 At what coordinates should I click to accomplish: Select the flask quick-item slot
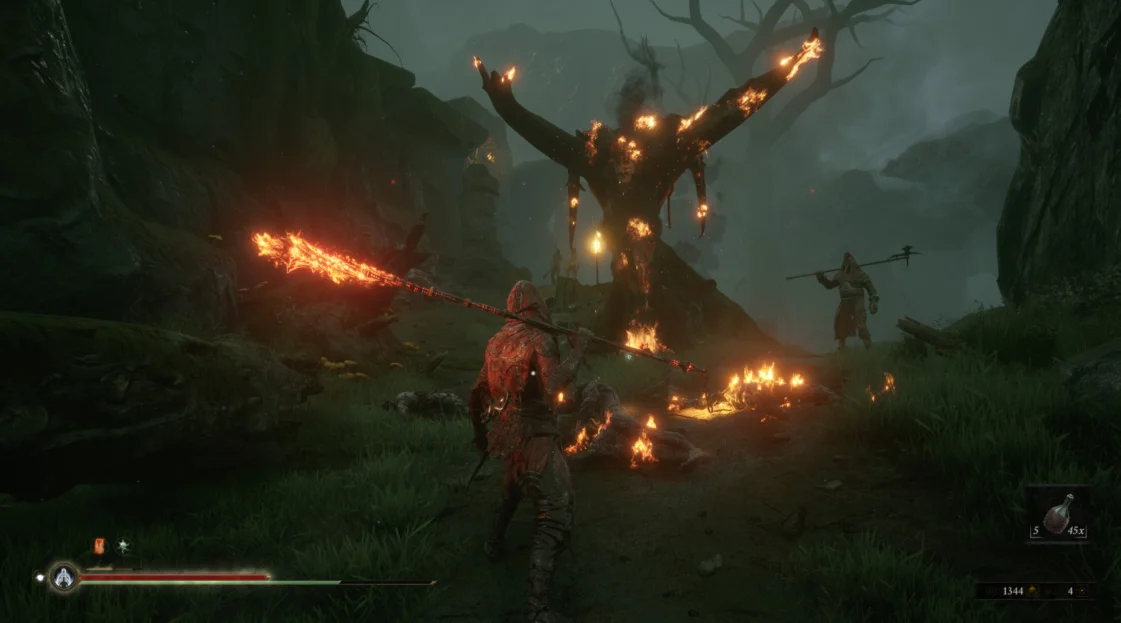click(1058, 514)
